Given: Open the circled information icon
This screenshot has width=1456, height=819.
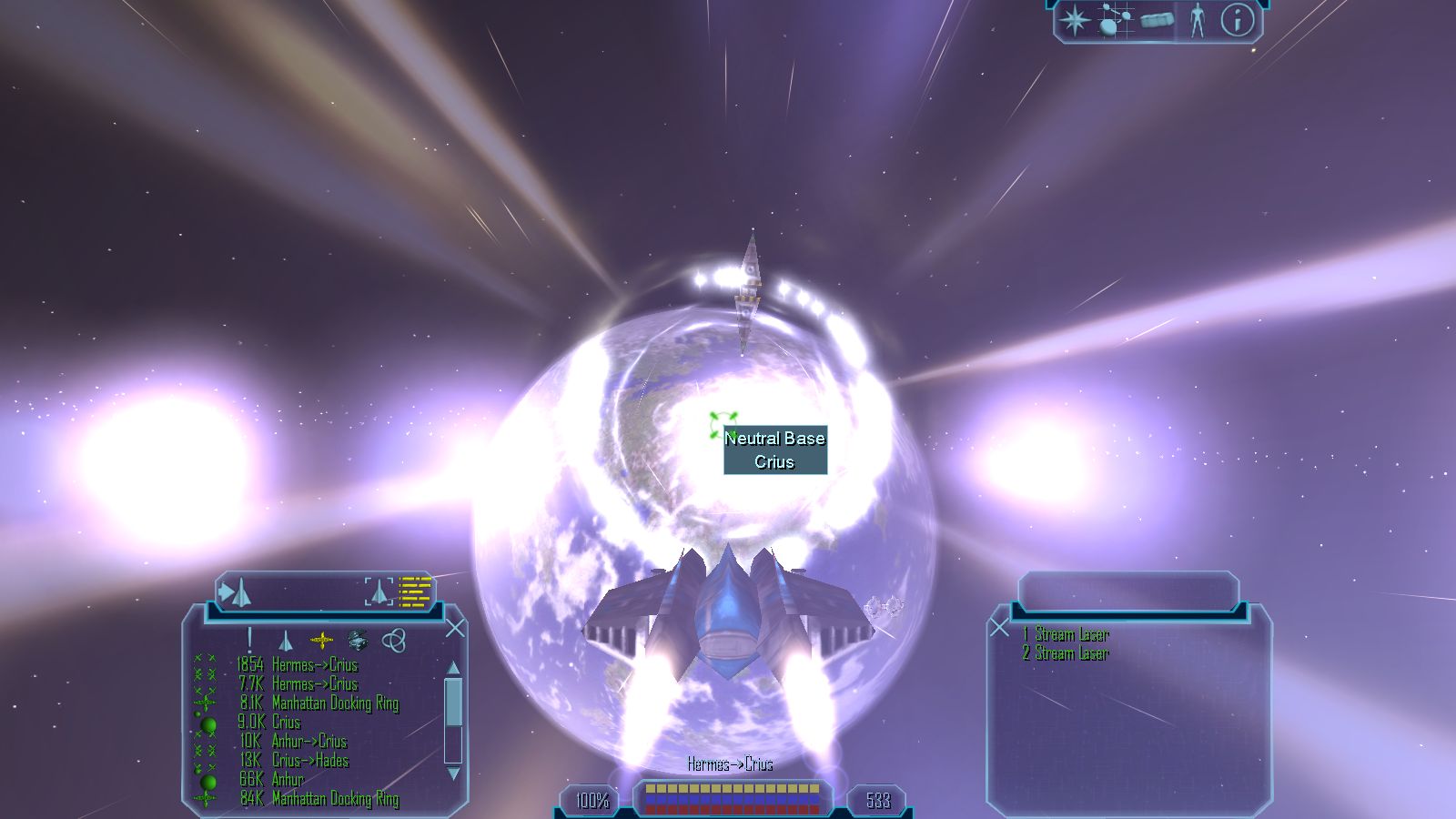Looking at the screenshot, I should [x=1236, y=21].
